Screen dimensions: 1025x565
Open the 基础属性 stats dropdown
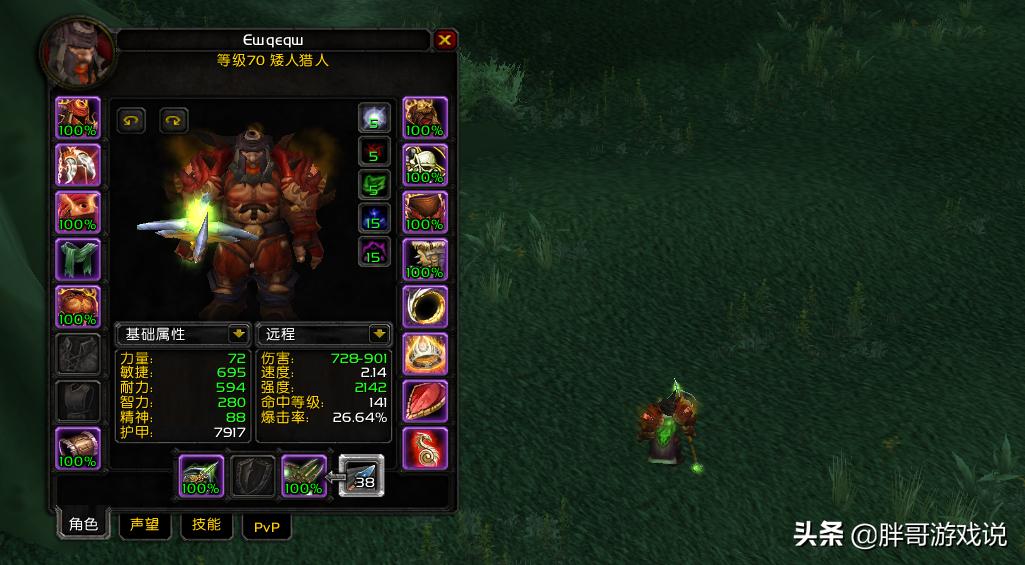tap(238, 334)
